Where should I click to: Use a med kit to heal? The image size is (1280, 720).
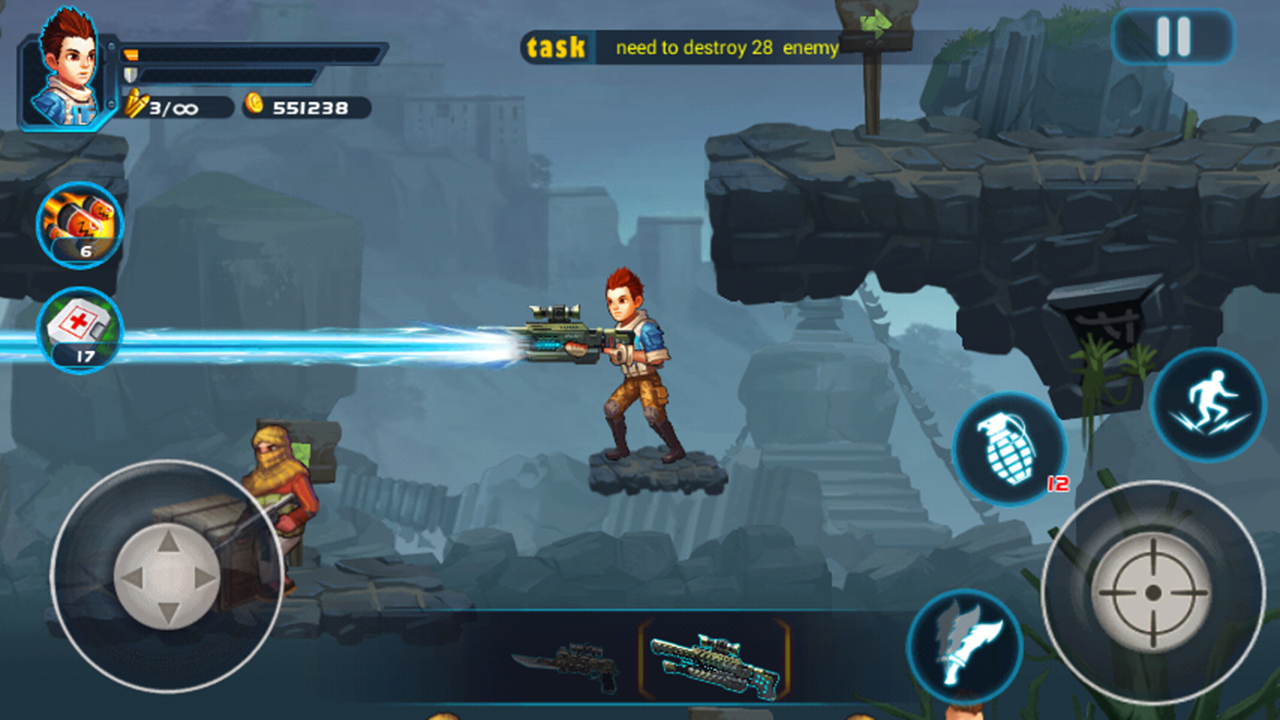[x=78, y=328]
